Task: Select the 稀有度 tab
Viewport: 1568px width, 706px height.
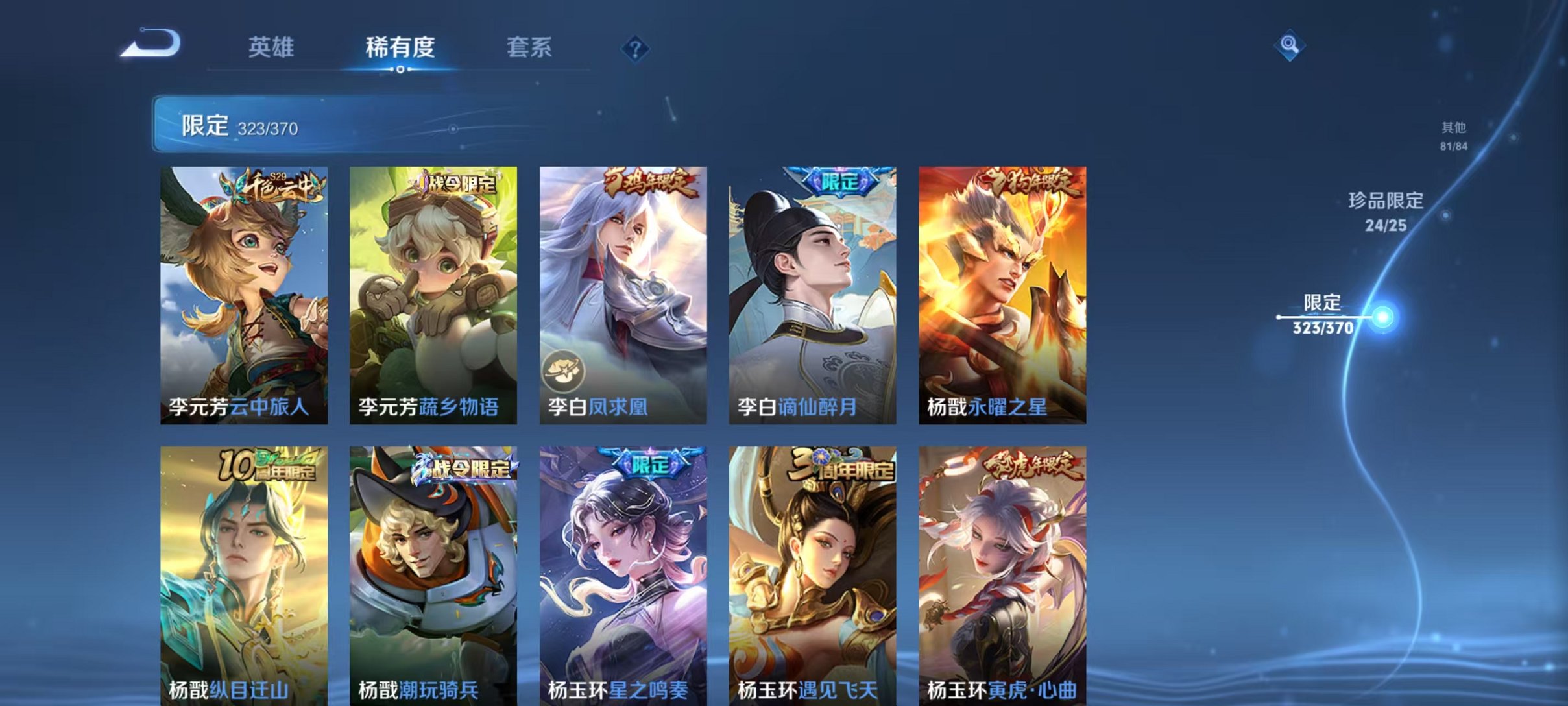Action: tap(400, 47)
